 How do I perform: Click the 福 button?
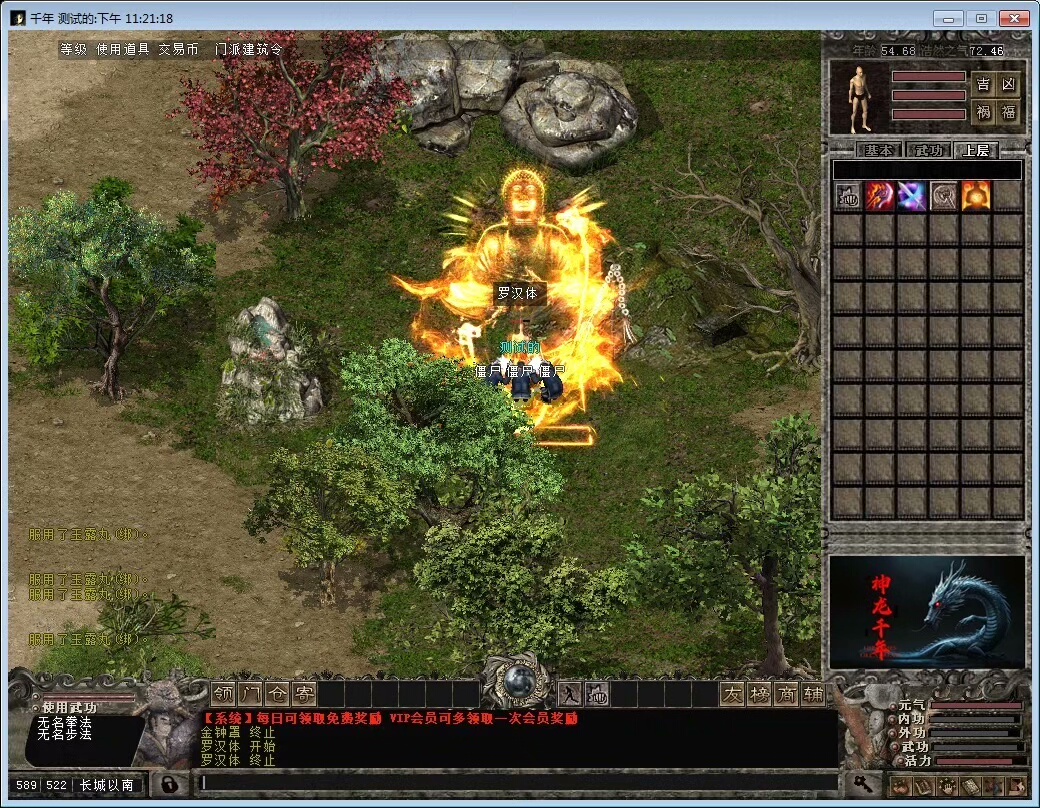tap(1009, 112)
